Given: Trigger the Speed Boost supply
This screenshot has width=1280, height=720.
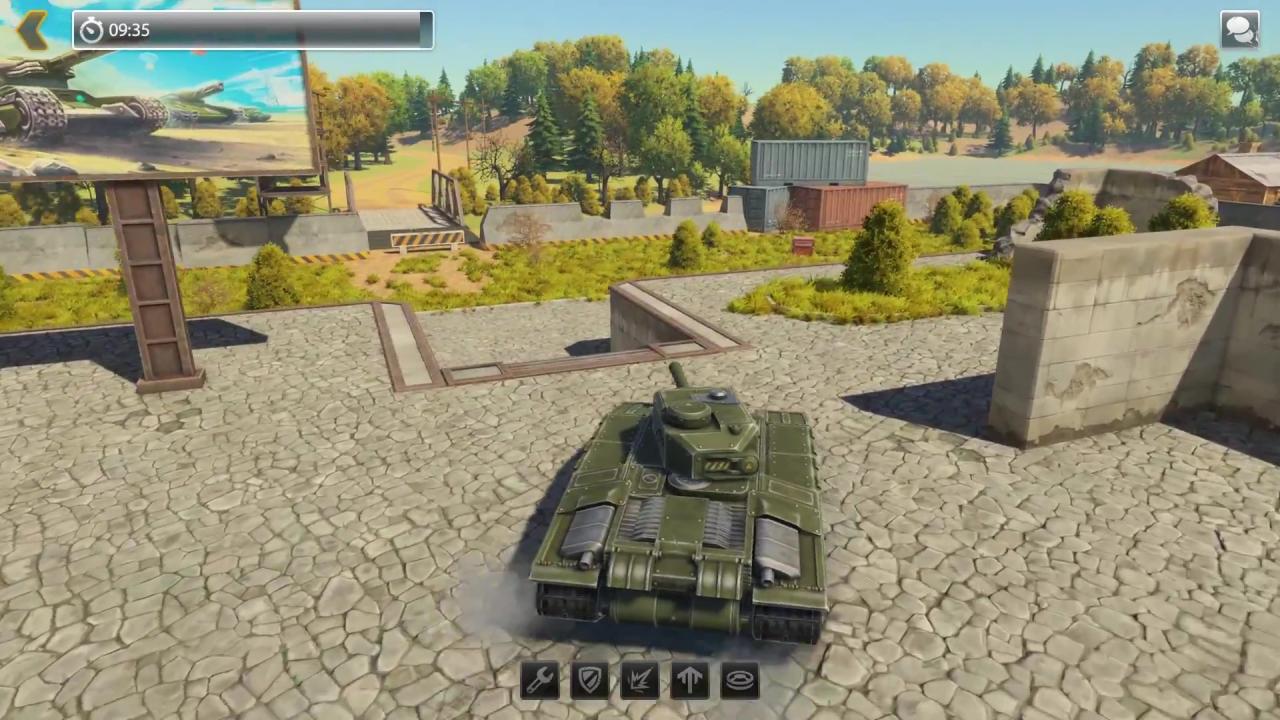Looking at the screenshot, I should click(690, 680).
